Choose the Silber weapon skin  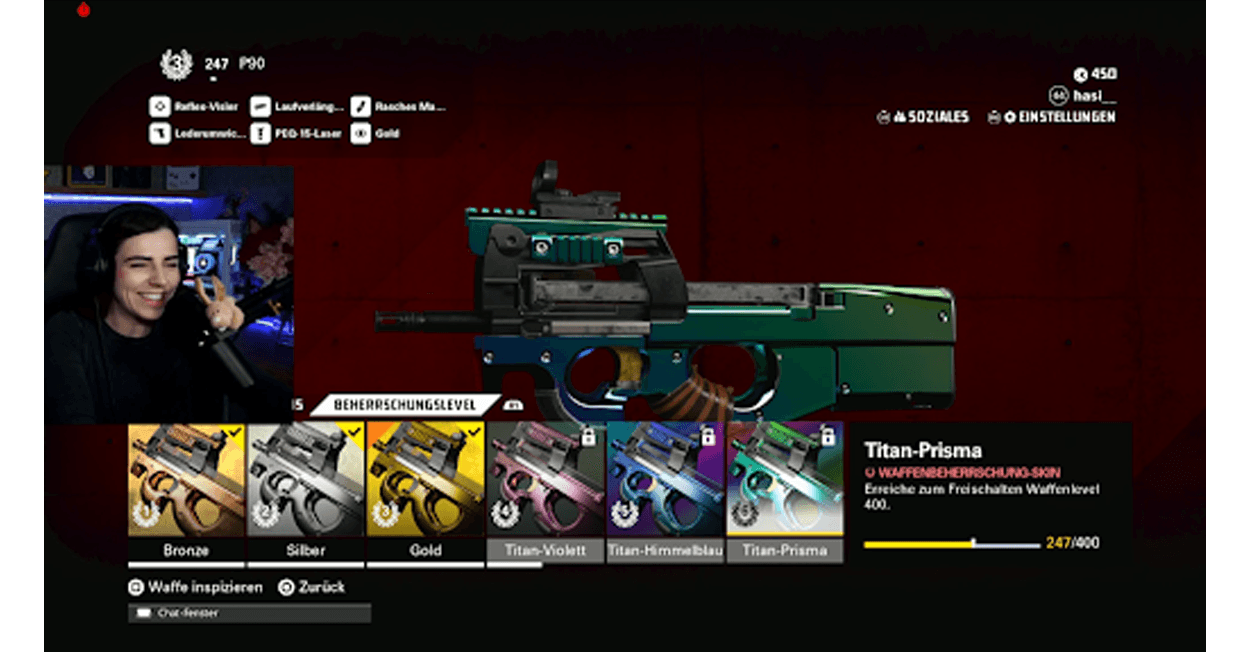305,480
